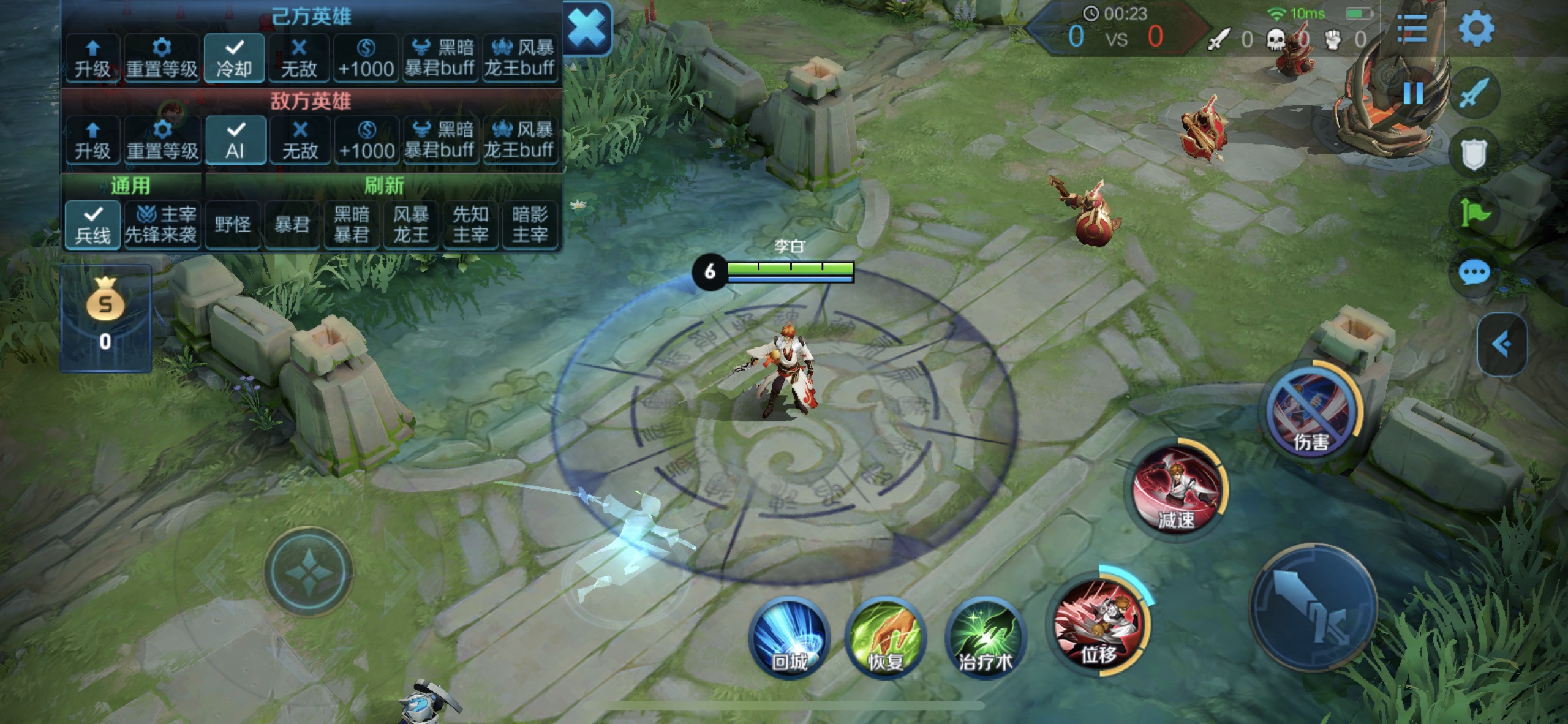Screen dimensions: 1568x724
Task: Toggle the 冷却 cooldown option for own hero
Action: click(x=234, y=58)
